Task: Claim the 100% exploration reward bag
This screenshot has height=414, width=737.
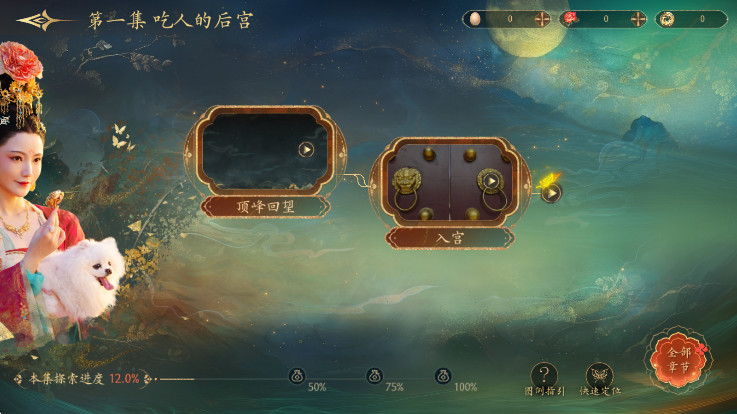Action: point(443,376)
